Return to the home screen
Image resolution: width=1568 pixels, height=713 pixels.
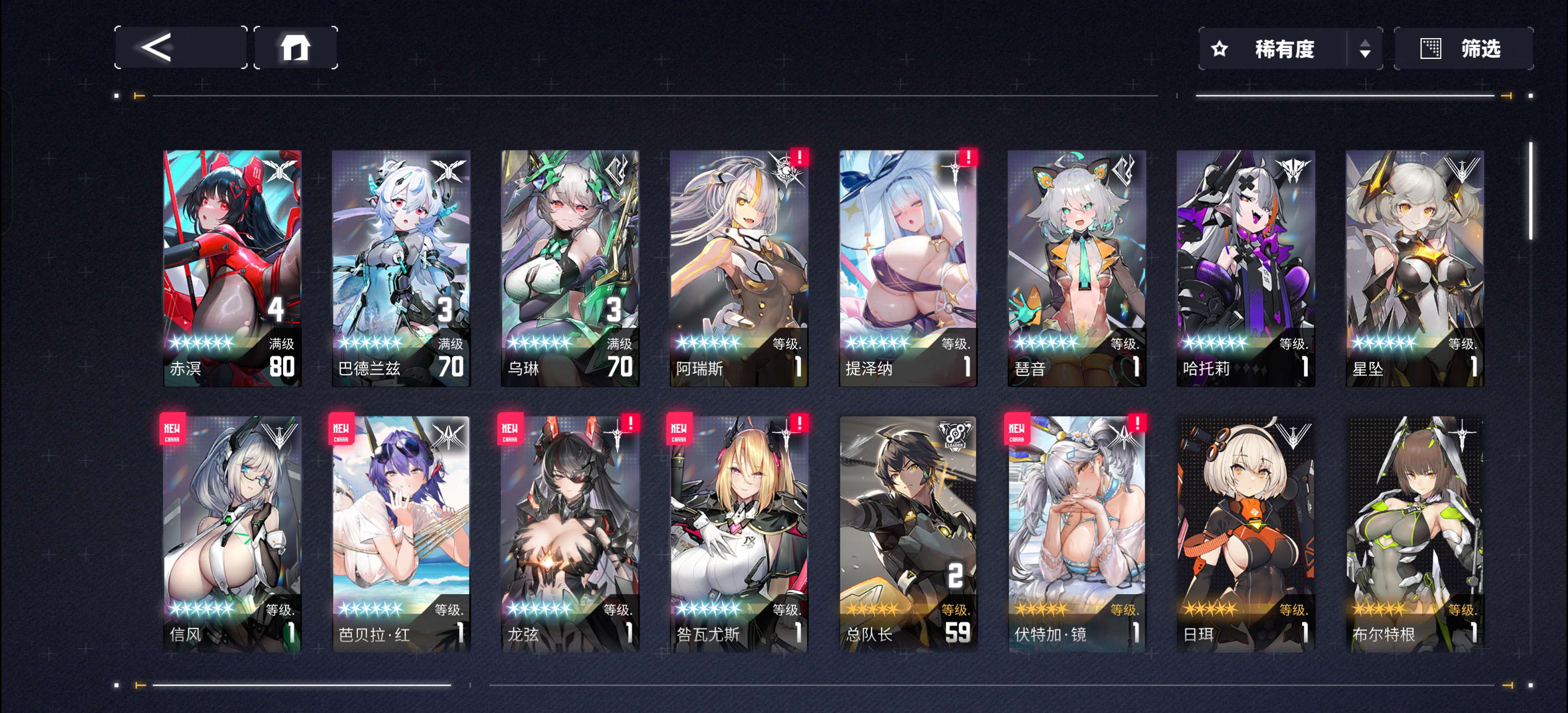(x=295, y=48)
